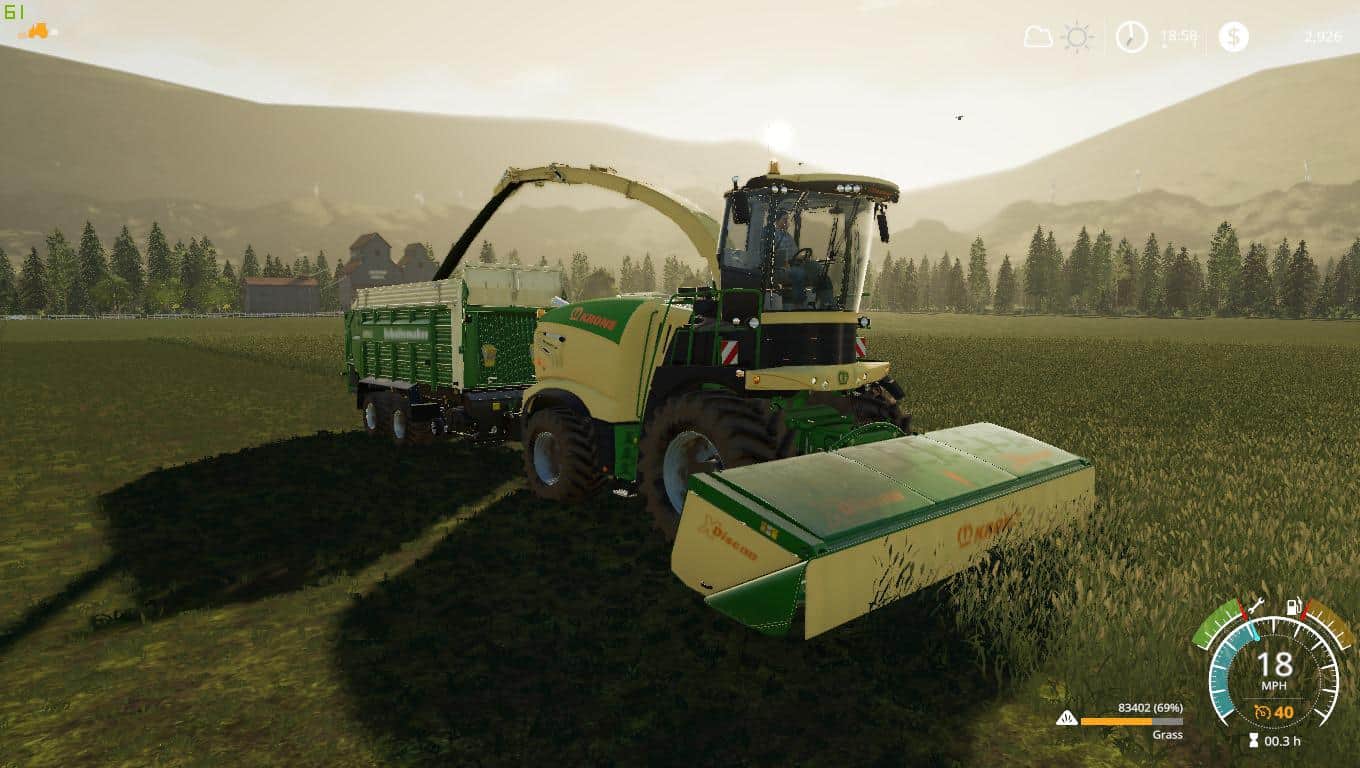Toggle the weather display between cloud and sun
The width and height of the screenshot is (1360, 768).
click(x=1057, y=36)
